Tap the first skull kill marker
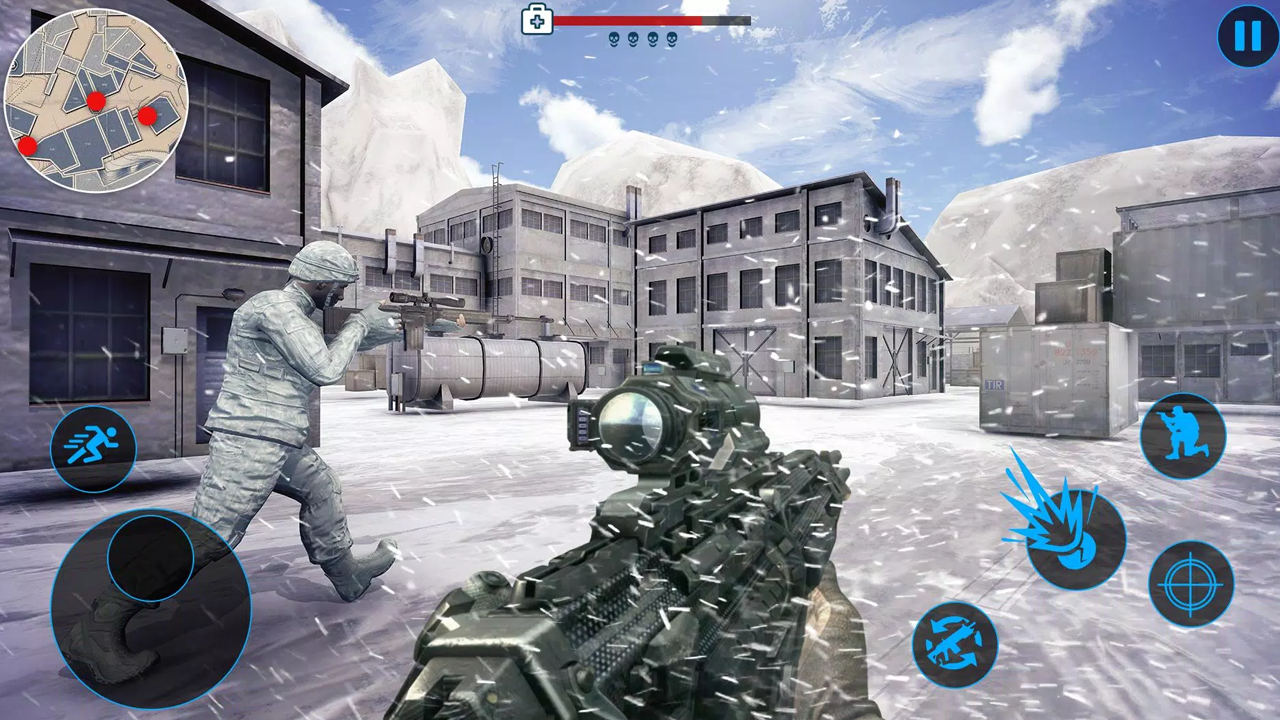 click(x=613, y=41)
